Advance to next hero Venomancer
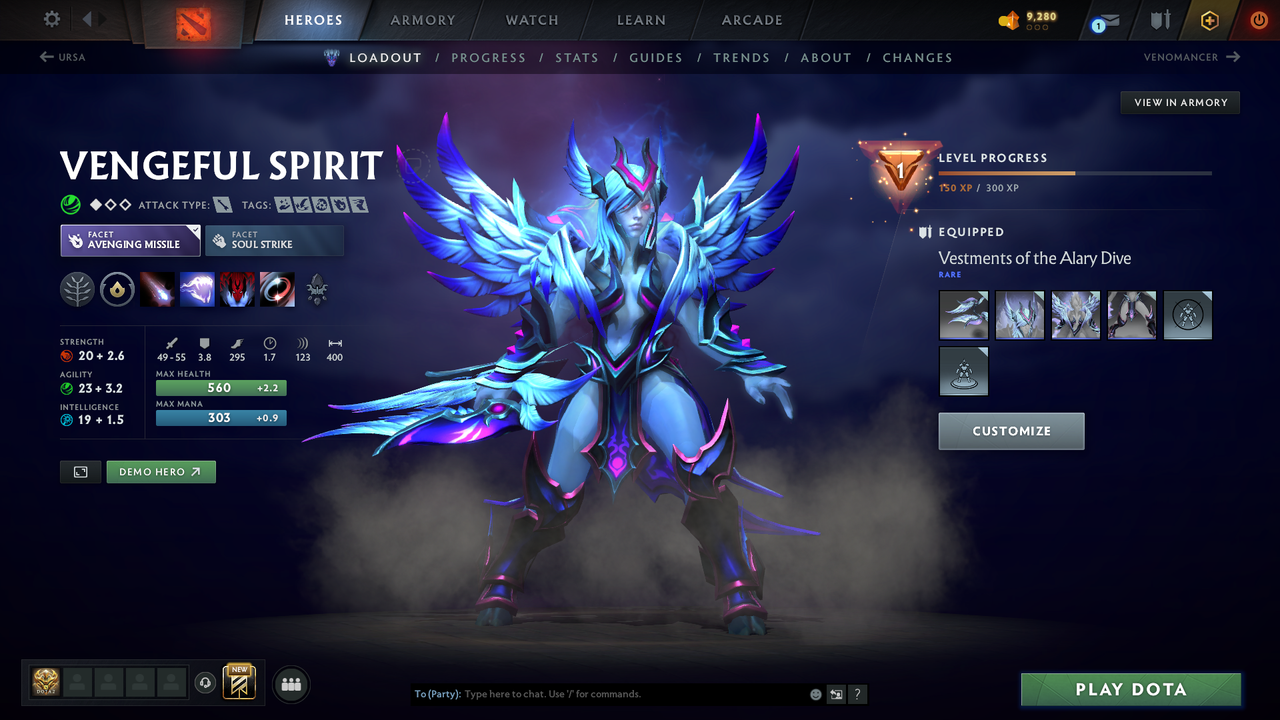1280x720 pixels. pyautogui.click(x=1190, y=57)
